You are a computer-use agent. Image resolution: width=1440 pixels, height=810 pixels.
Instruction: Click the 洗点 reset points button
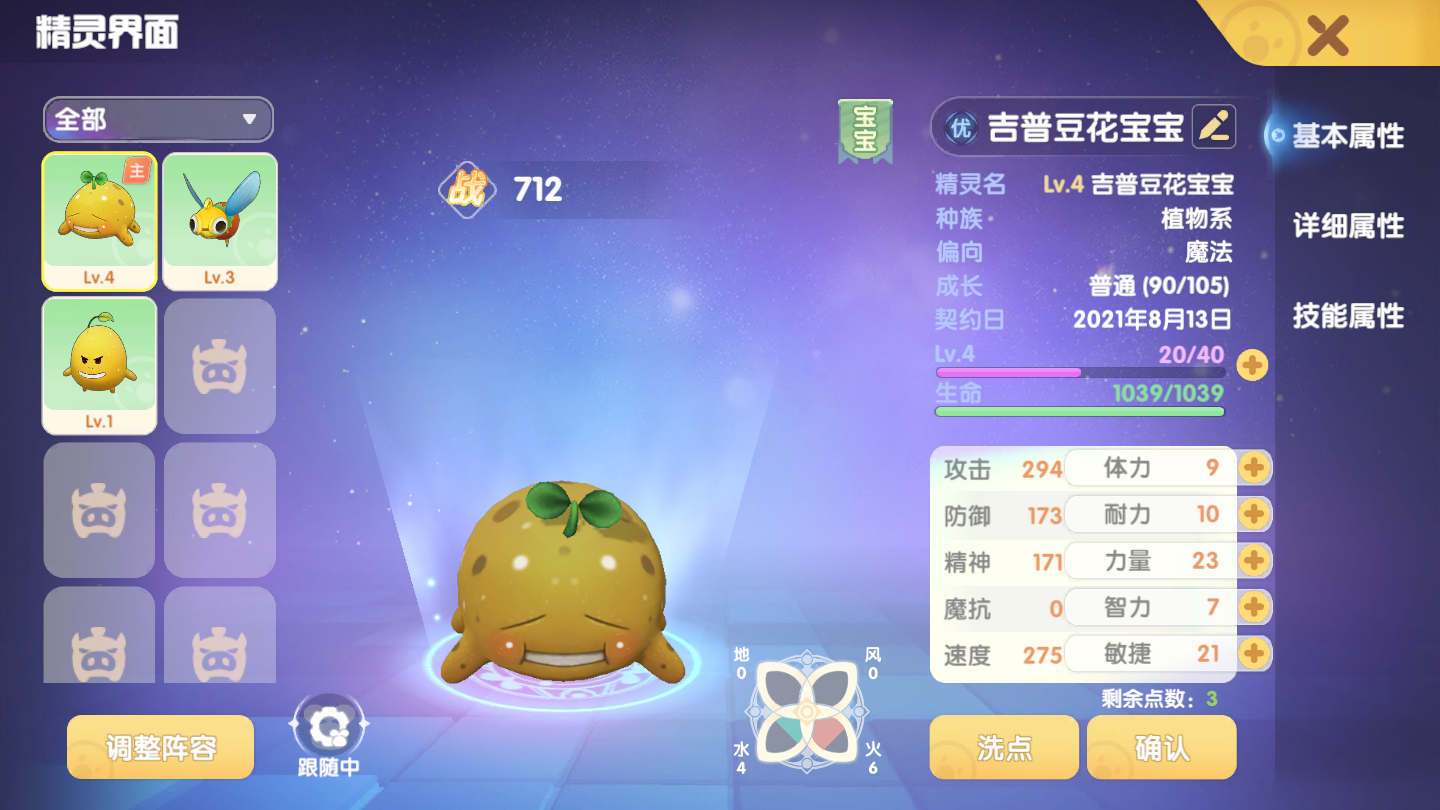(x=1004, y=747)
